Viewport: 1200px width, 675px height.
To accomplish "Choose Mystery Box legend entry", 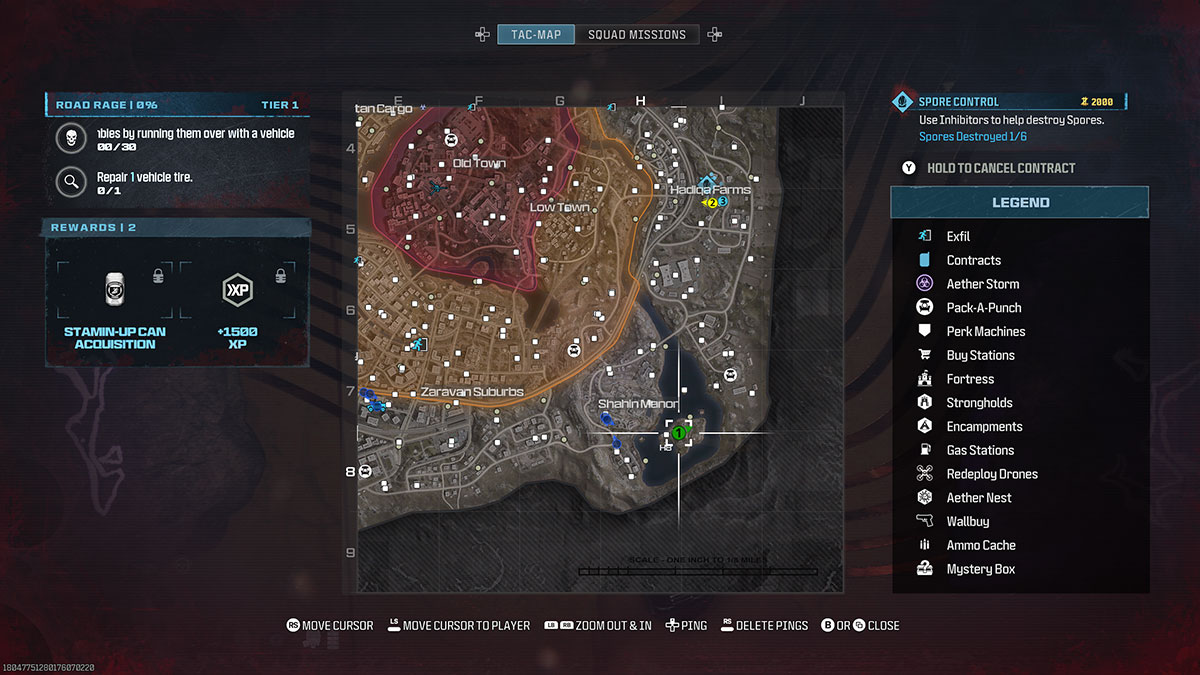I will 980,570.
